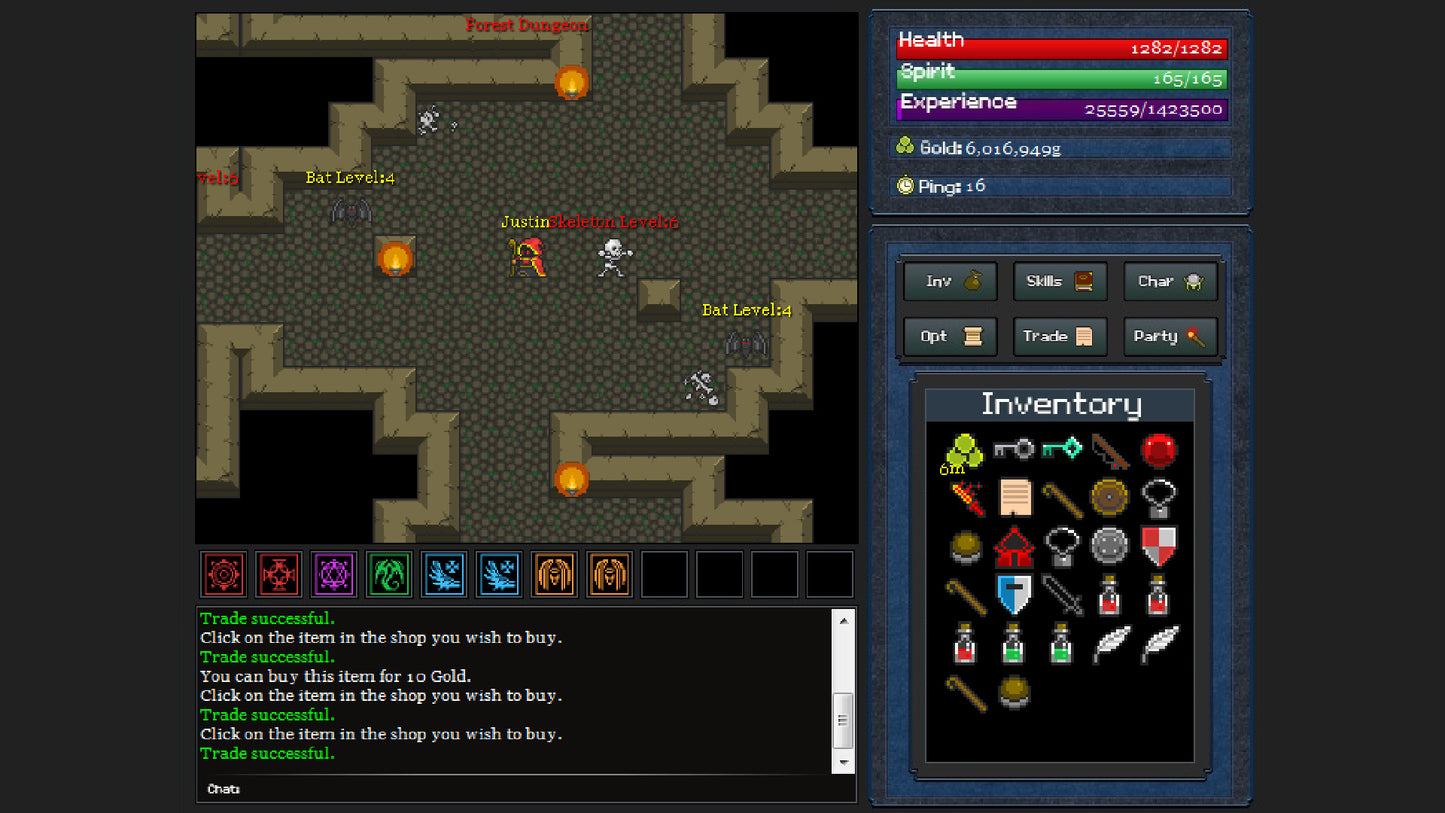Screen dimensions: 1445x813
Task: Click the Trade button
Action: 1060,337
